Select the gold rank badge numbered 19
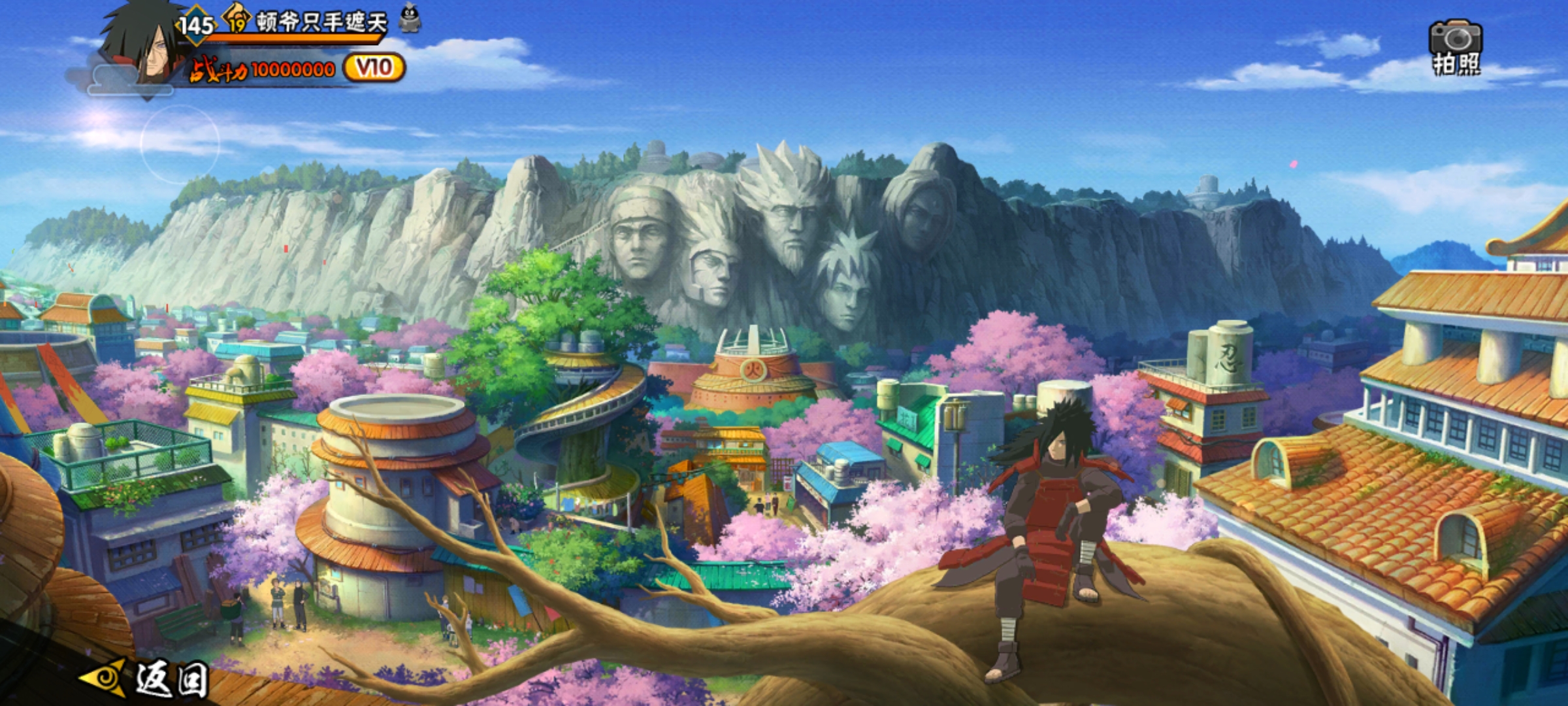This screenshot has width=1568, height=706. [237, 20]
